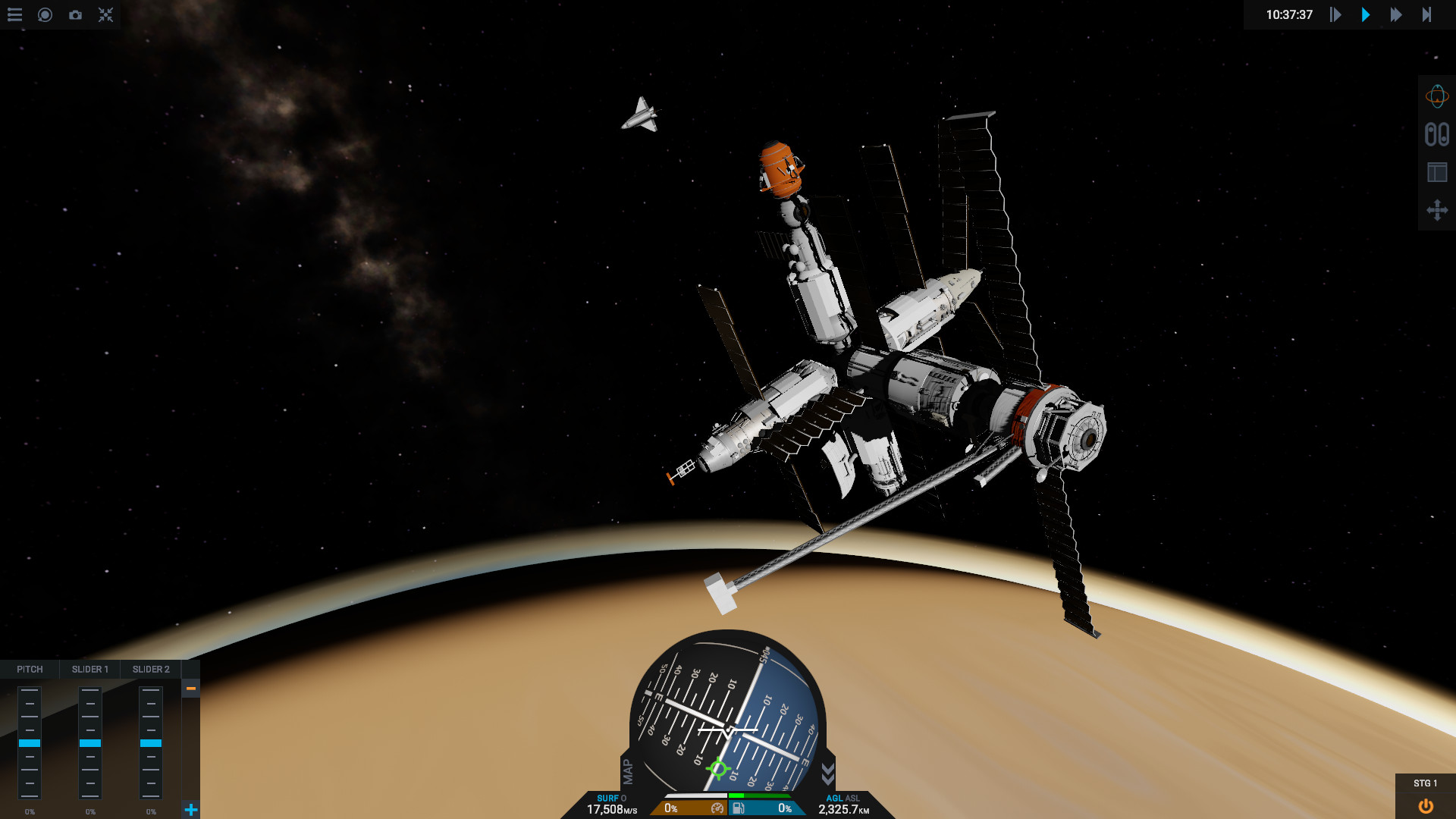
Task: Open the main menu hamburger icon
Action: (14, 15)
